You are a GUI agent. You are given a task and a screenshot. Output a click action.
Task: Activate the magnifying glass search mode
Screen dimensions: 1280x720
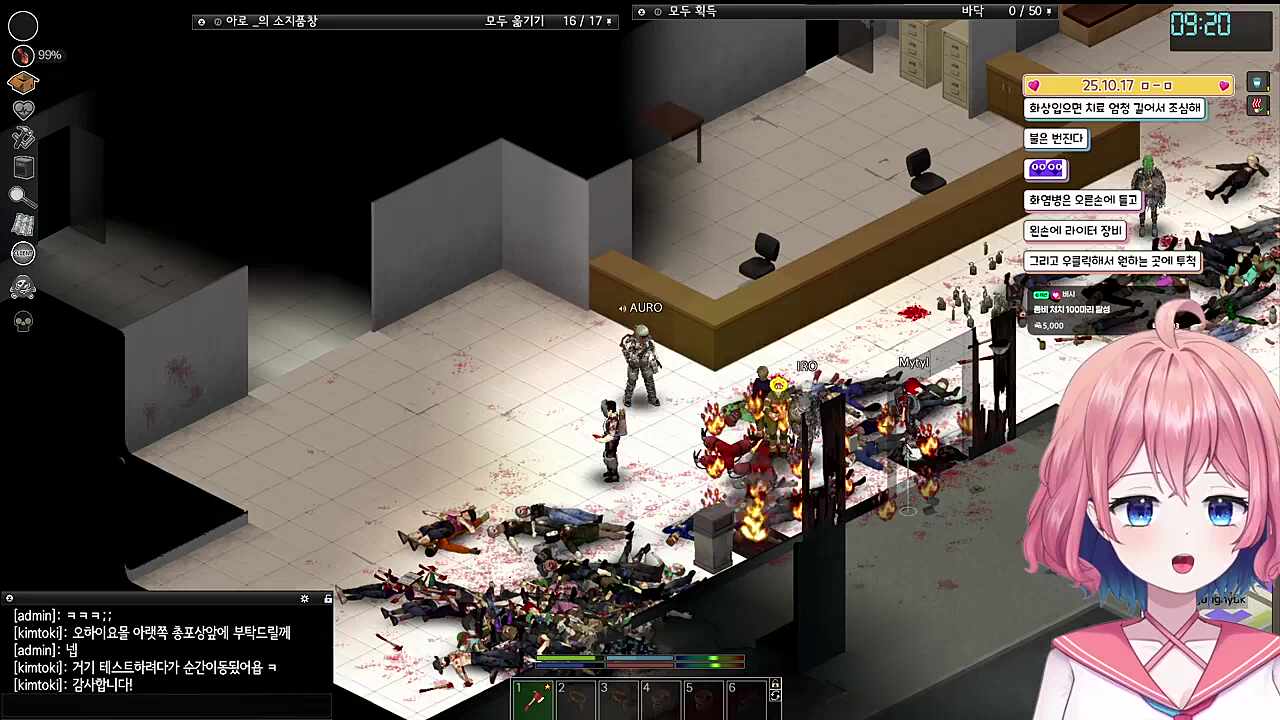(x=23, y=197)
